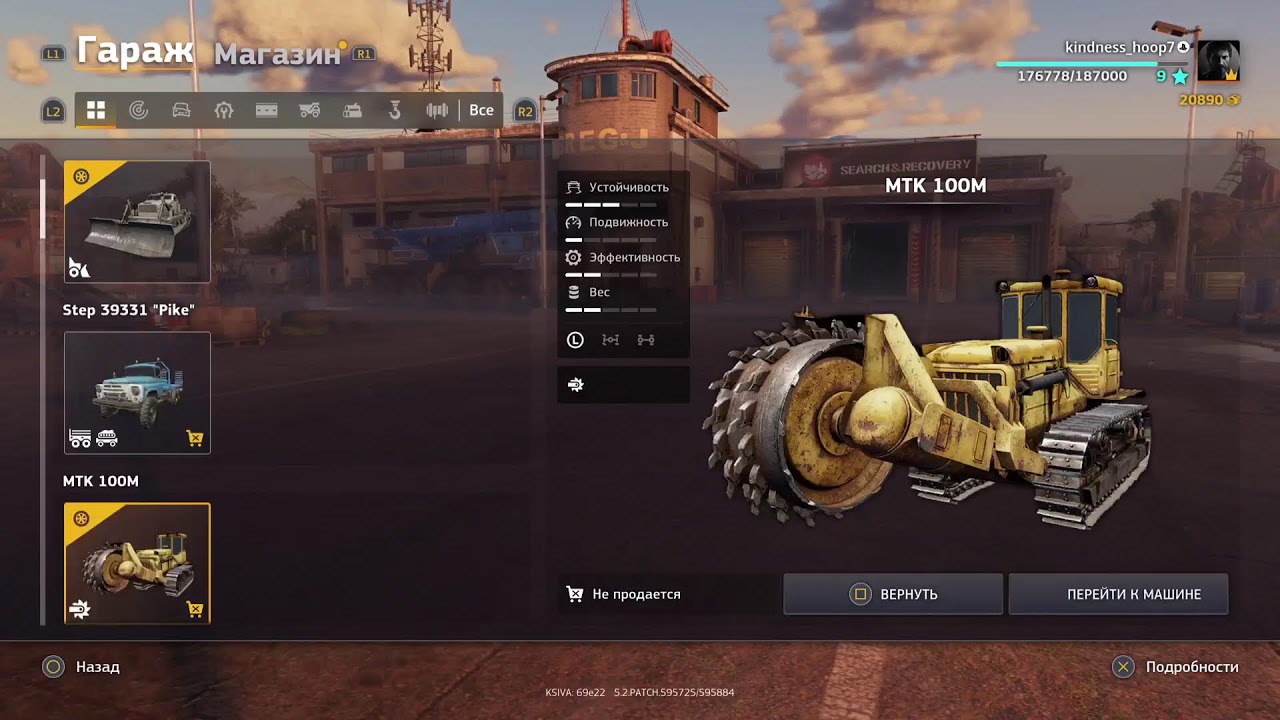Select the log hauling category filter

point(352,111)
